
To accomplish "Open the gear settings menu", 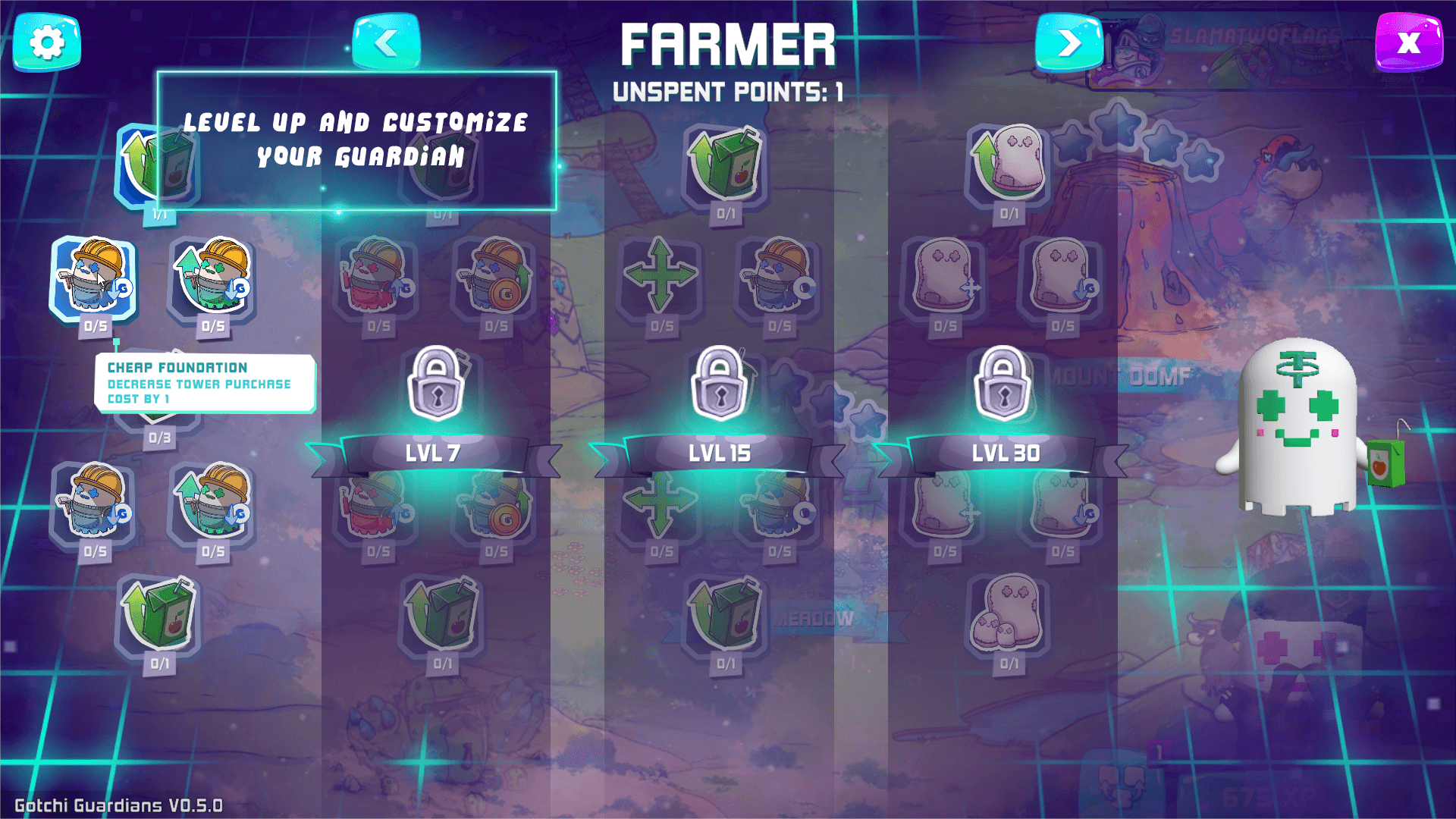I will (x=46, y=42).
